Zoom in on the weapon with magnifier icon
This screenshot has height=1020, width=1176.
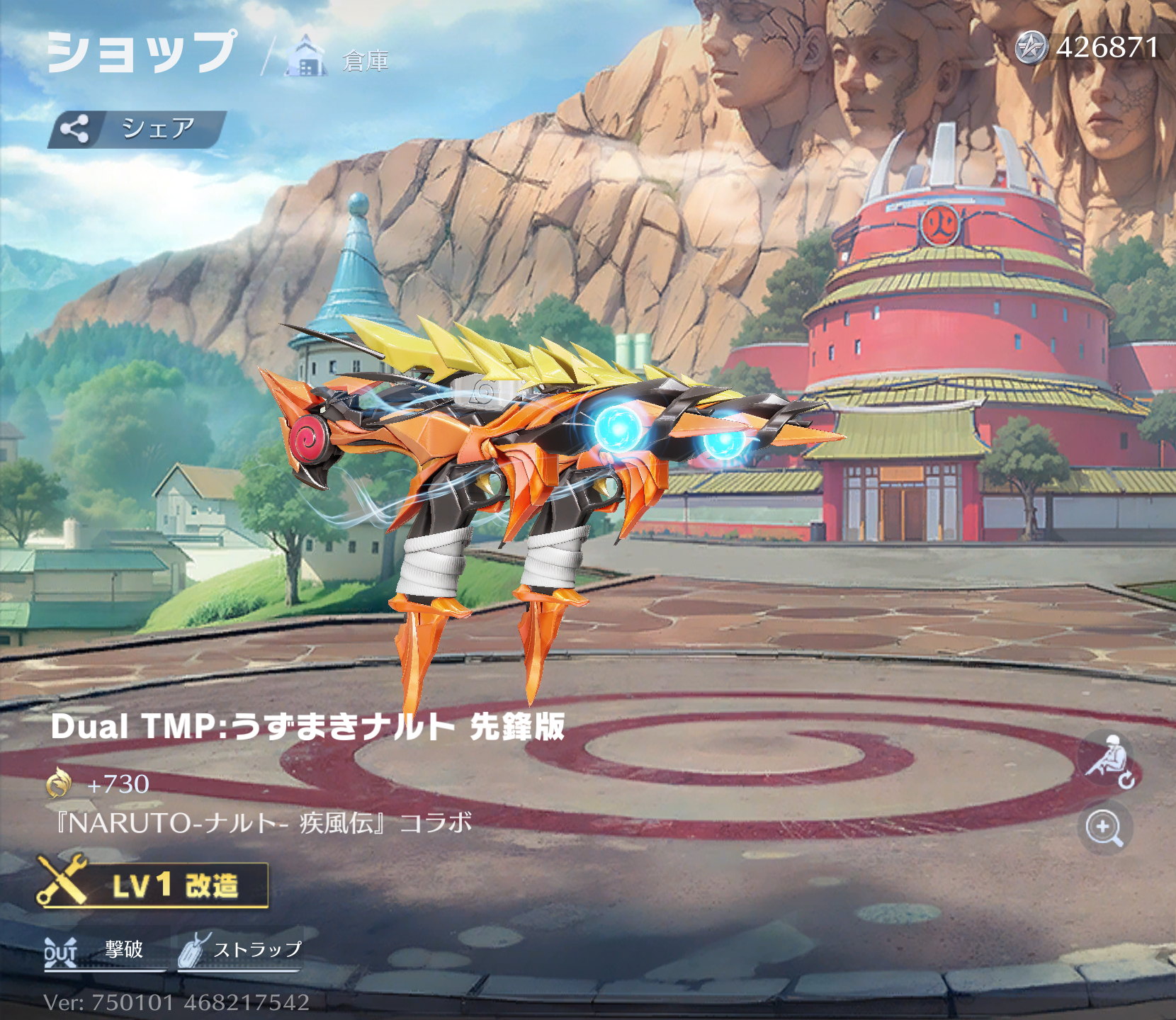click(x=1104, y=827)
